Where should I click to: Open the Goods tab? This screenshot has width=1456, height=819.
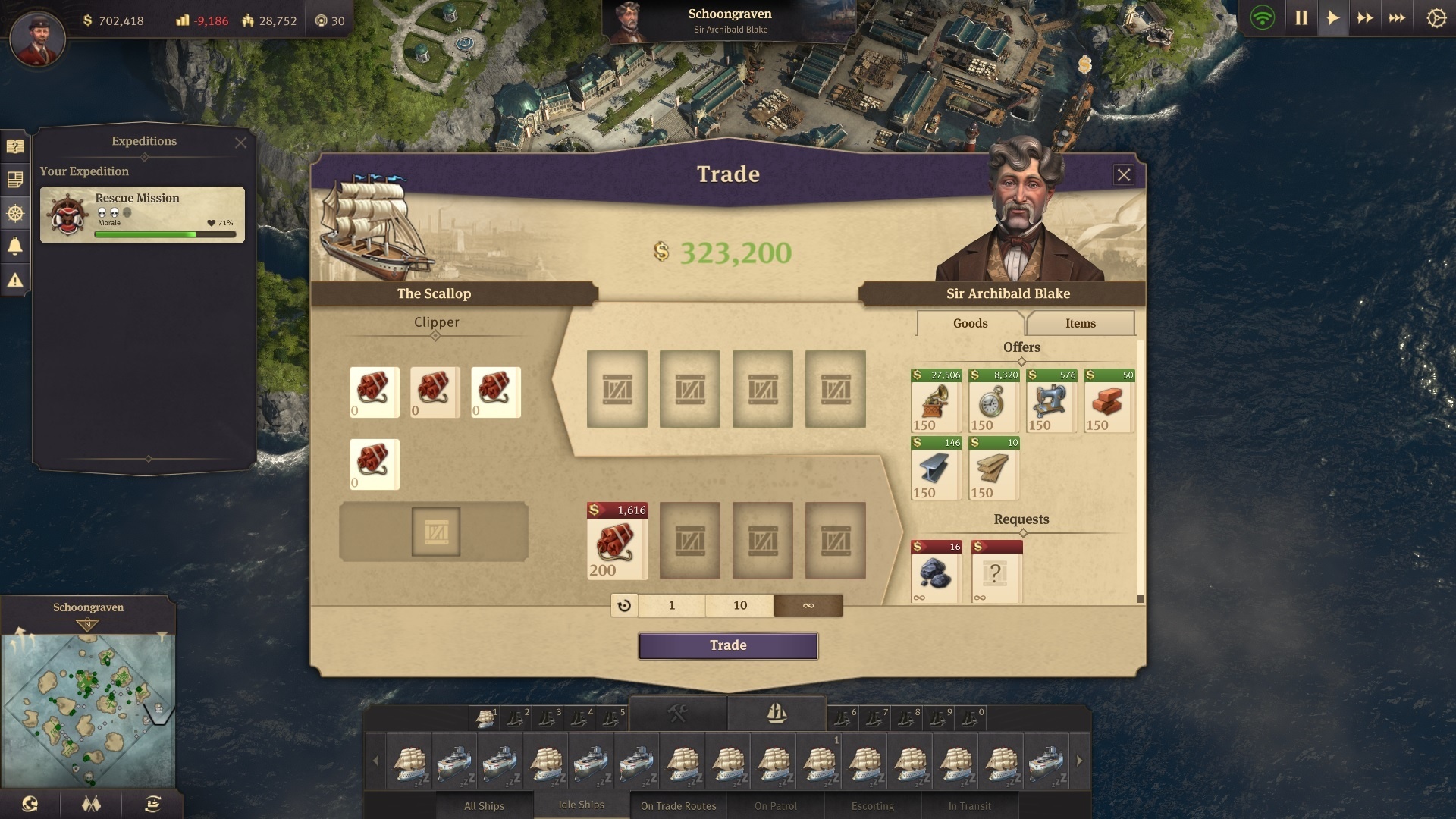click(x=970, y=323)
